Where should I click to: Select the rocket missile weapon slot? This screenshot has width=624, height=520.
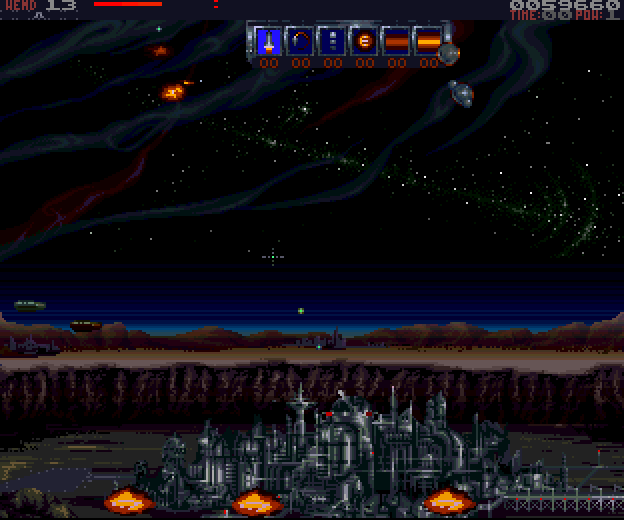point(267,41)
